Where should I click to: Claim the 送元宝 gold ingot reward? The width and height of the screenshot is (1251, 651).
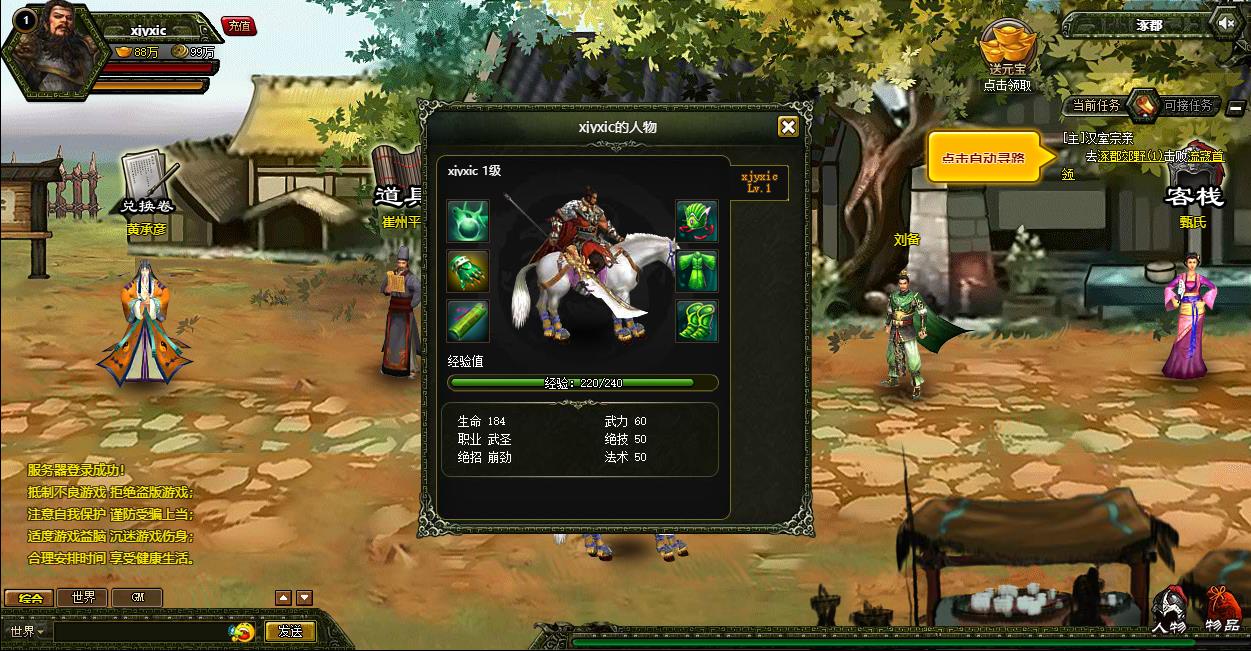click(x=1007, y=50)
